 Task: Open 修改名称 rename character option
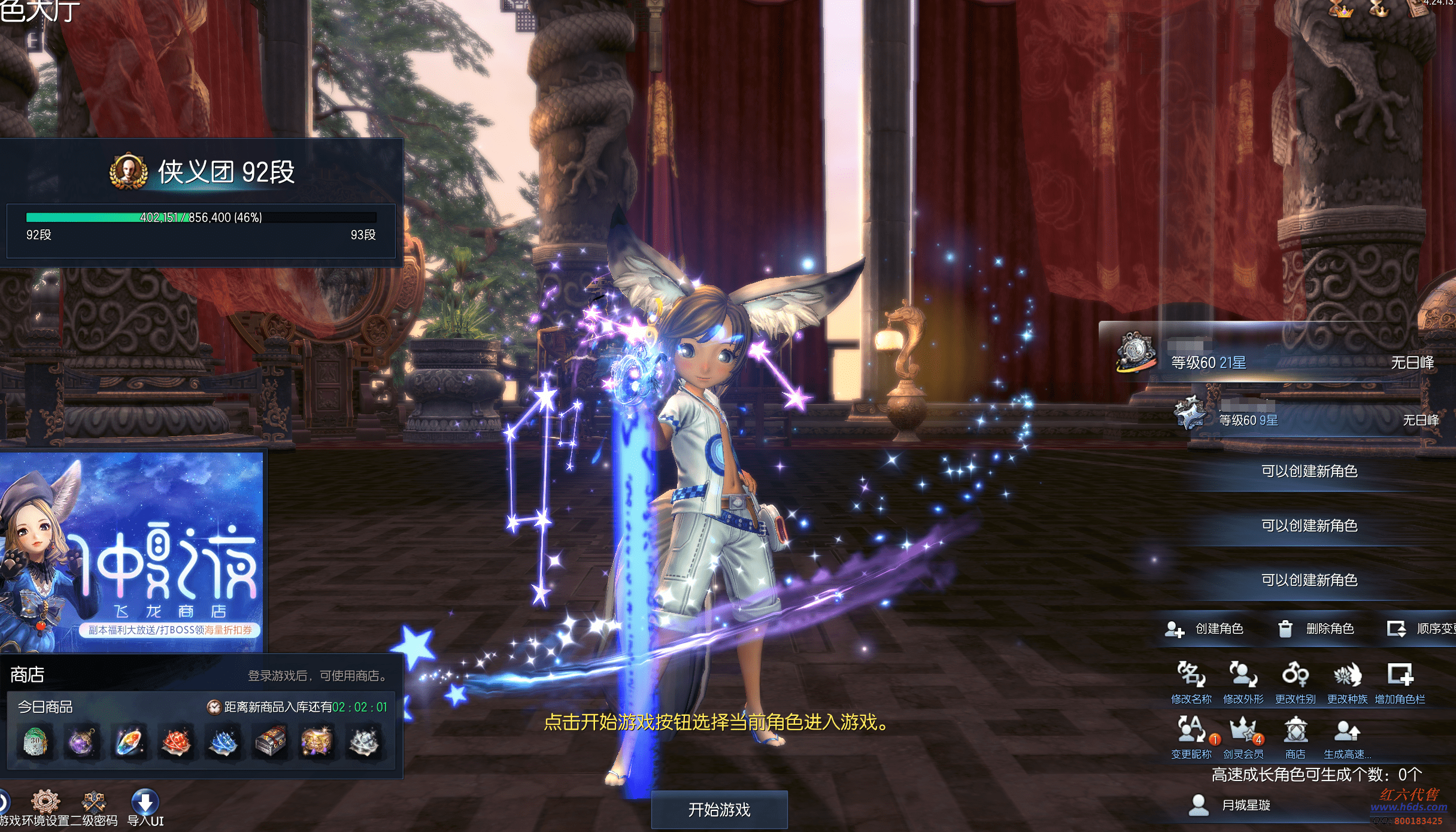tap(1191, 680)
